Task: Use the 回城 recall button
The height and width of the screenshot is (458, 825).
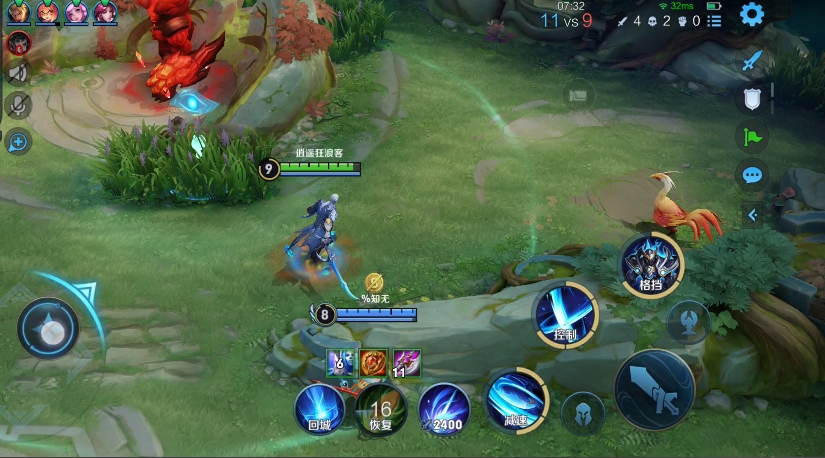Action: [x=319, y=408]
